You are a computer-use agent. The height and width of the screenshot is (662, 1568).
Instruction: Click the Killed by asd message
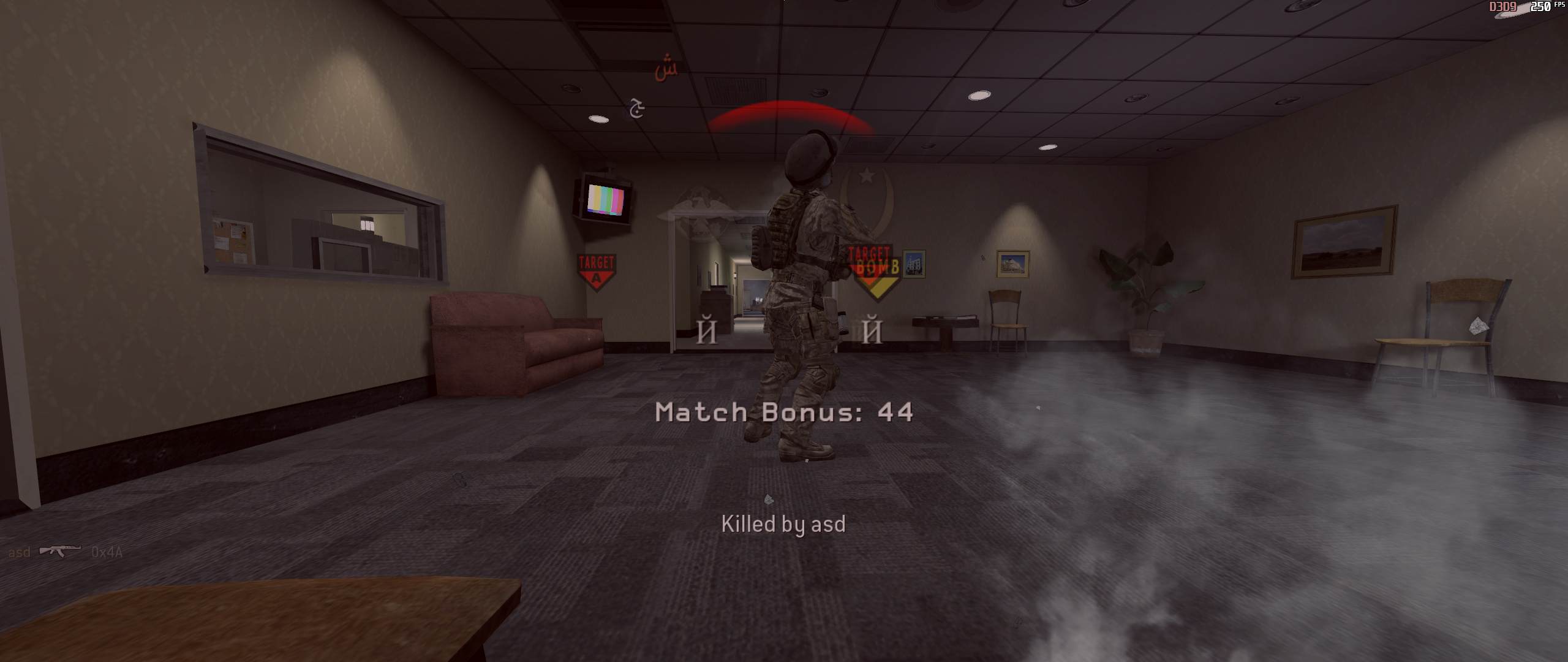[x=784, y=525]
